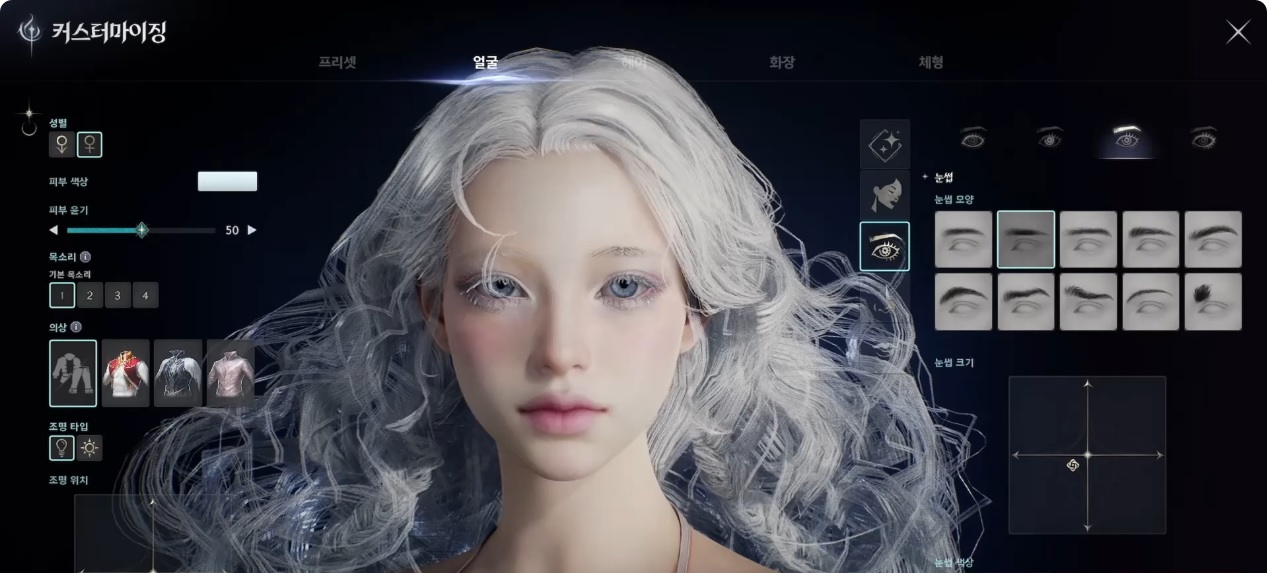Select the pink jacket outfit thumbnail
1268x573 pixels.
point(230,373)
